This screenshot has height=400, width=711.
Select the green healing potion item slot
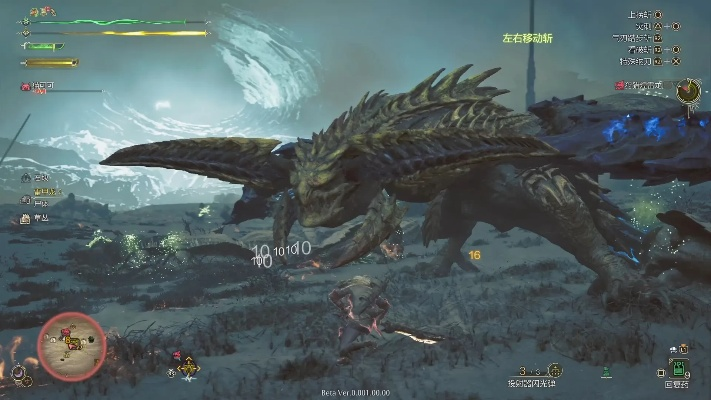[680, 369]
